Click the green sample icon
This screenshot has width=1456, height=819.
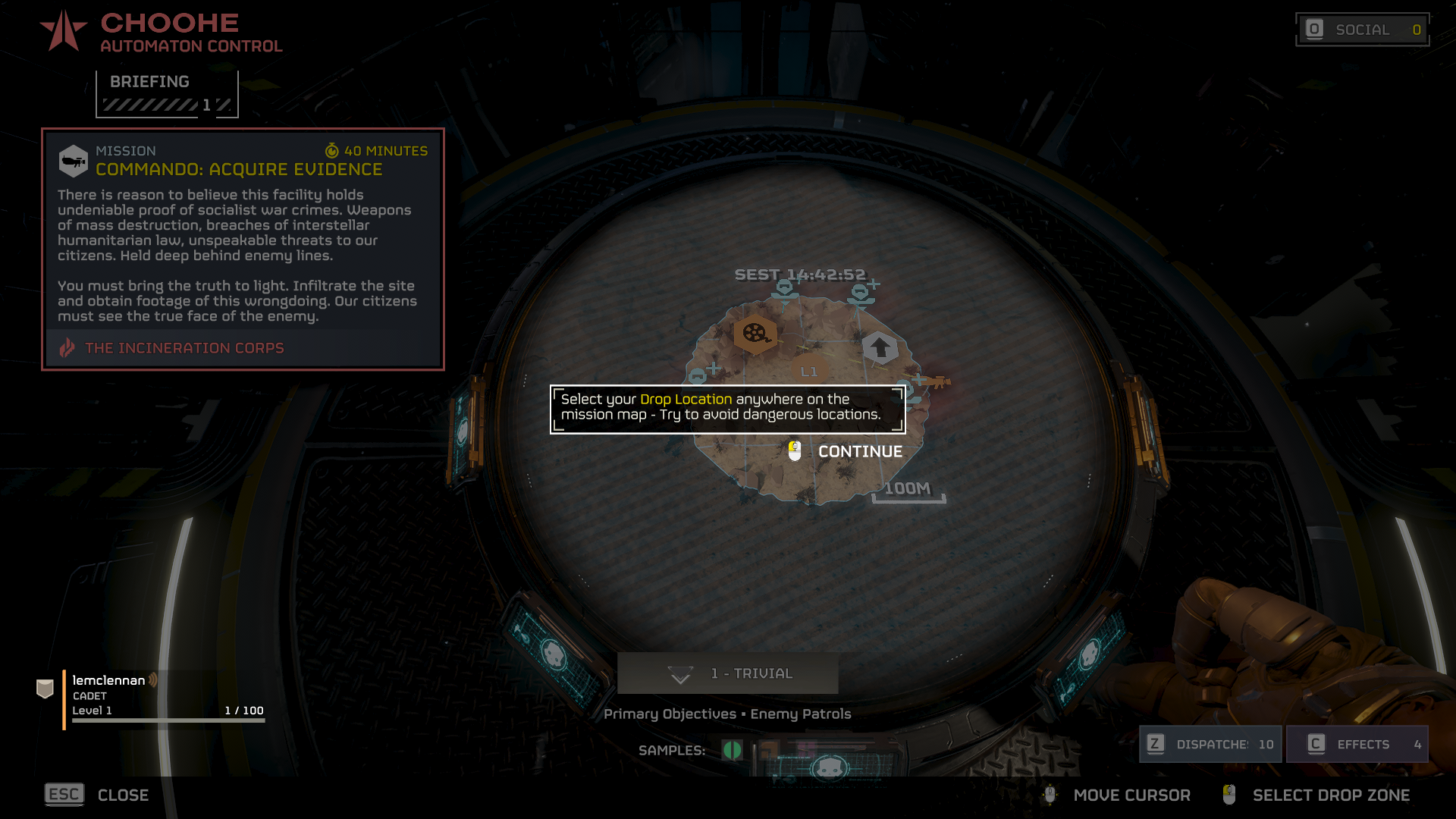732,750
